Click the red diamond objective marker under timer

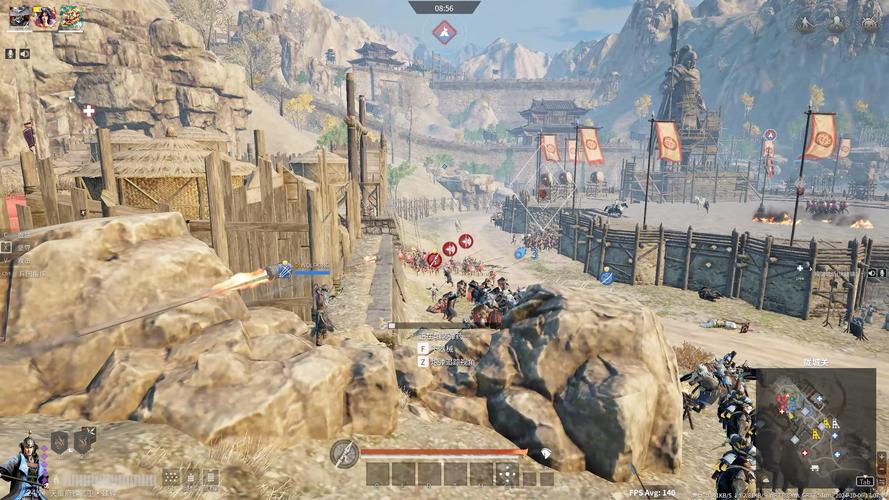pos(444,32)
